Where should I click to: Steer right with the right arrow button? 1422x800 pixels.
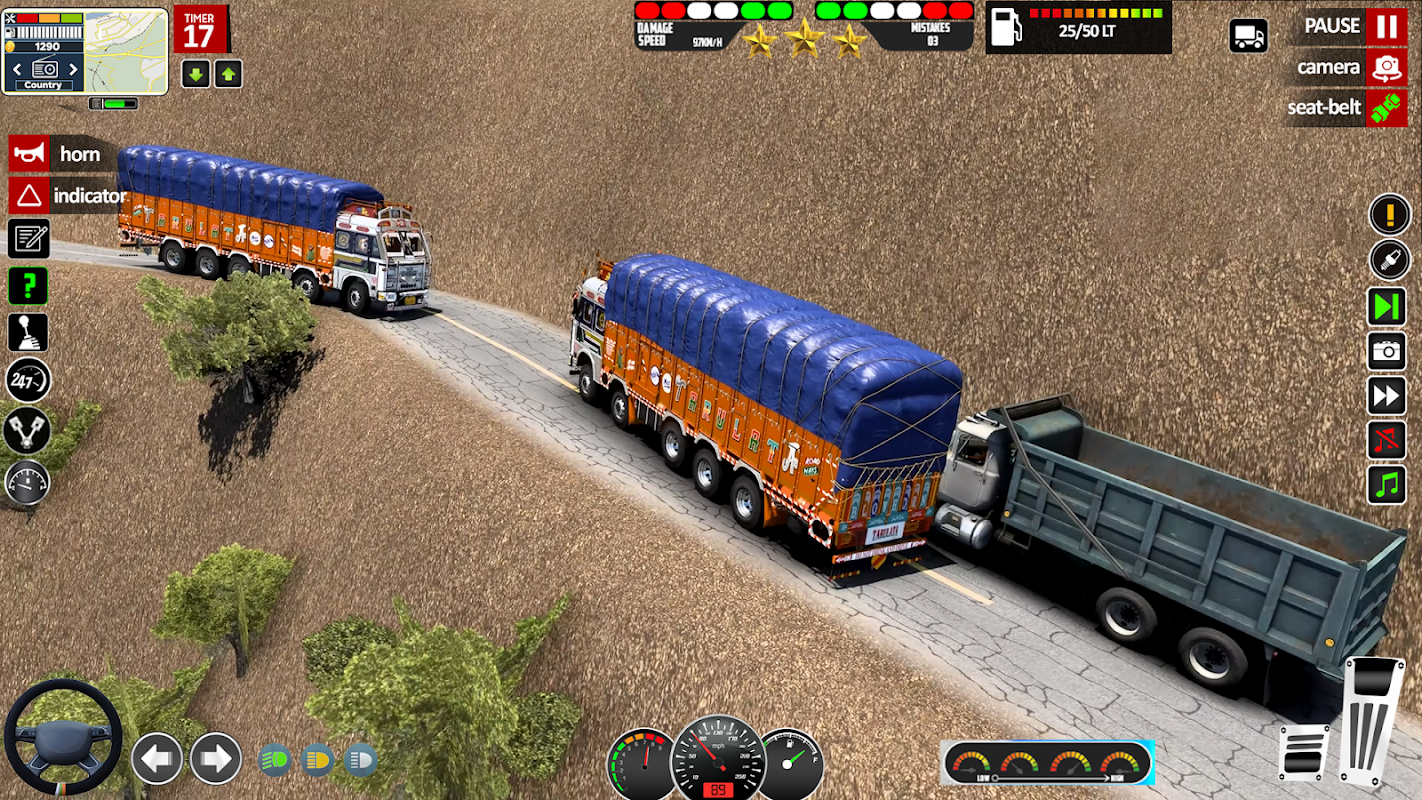(x=216, y=758)
